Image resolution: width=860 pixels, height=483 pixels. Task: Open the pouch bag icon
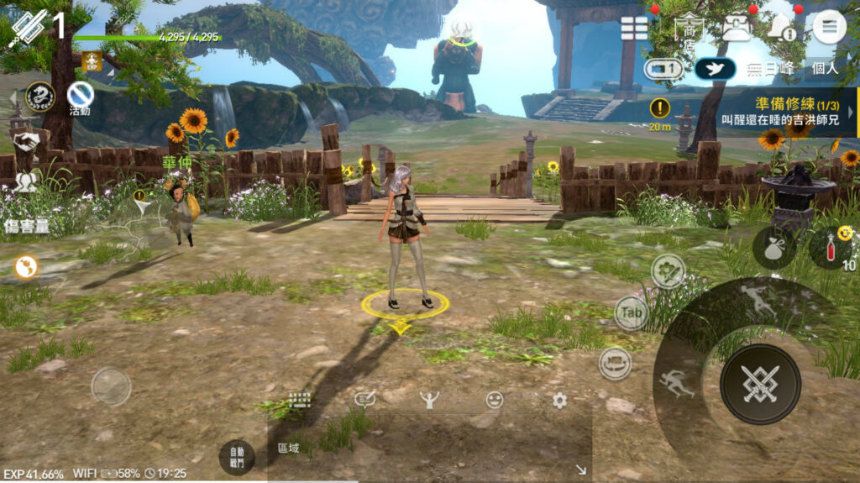point(773,247)
